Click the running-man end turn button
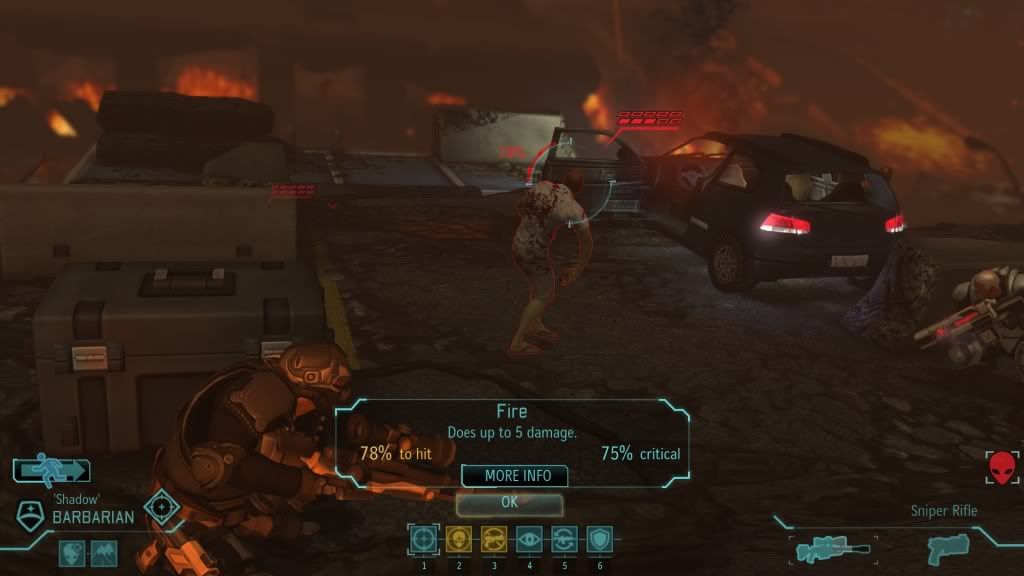This screenshot has width=1024, height=576. click(51, 470)
